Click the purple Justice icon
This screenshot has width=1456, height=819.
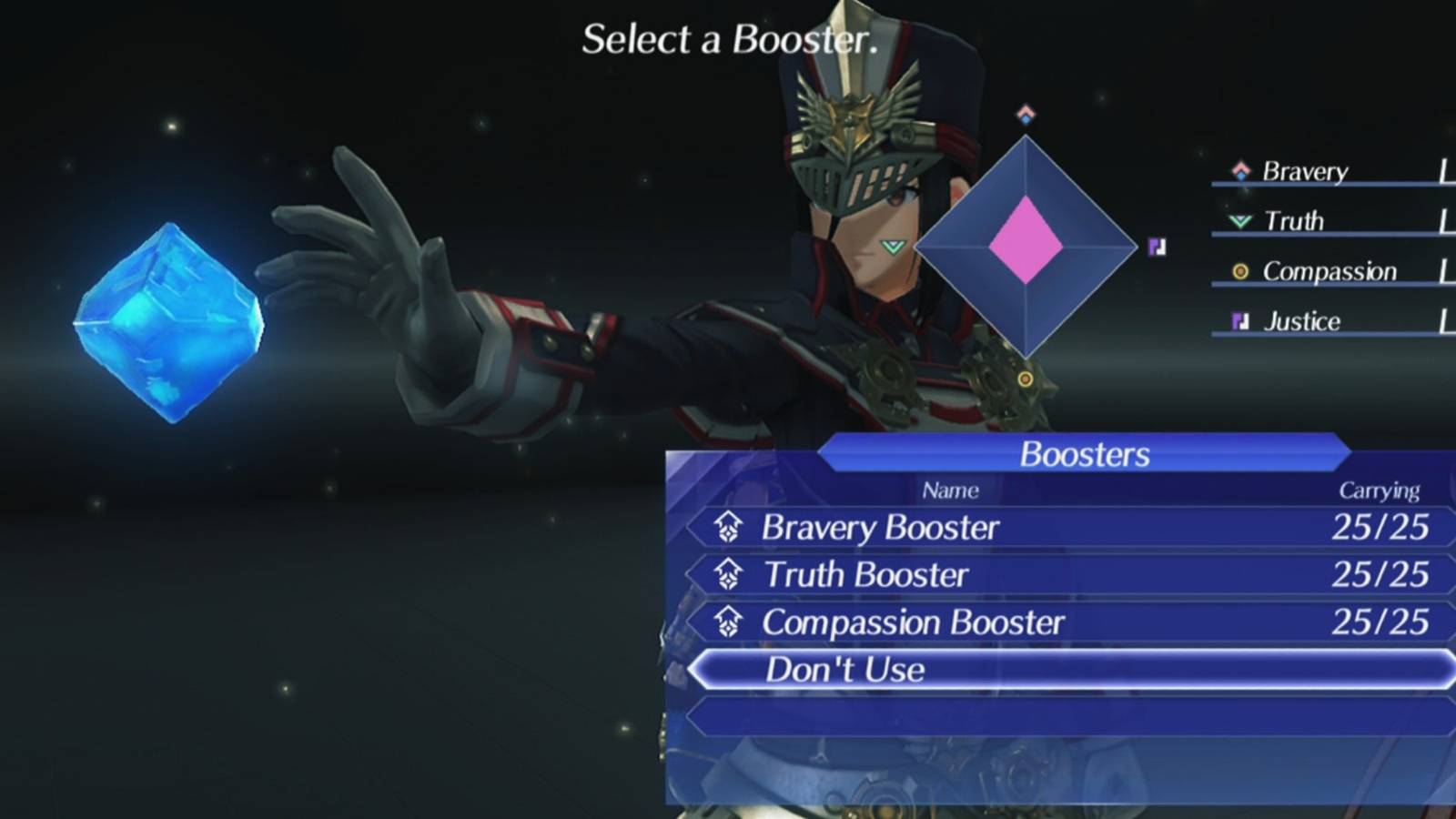pos(1240,320)
